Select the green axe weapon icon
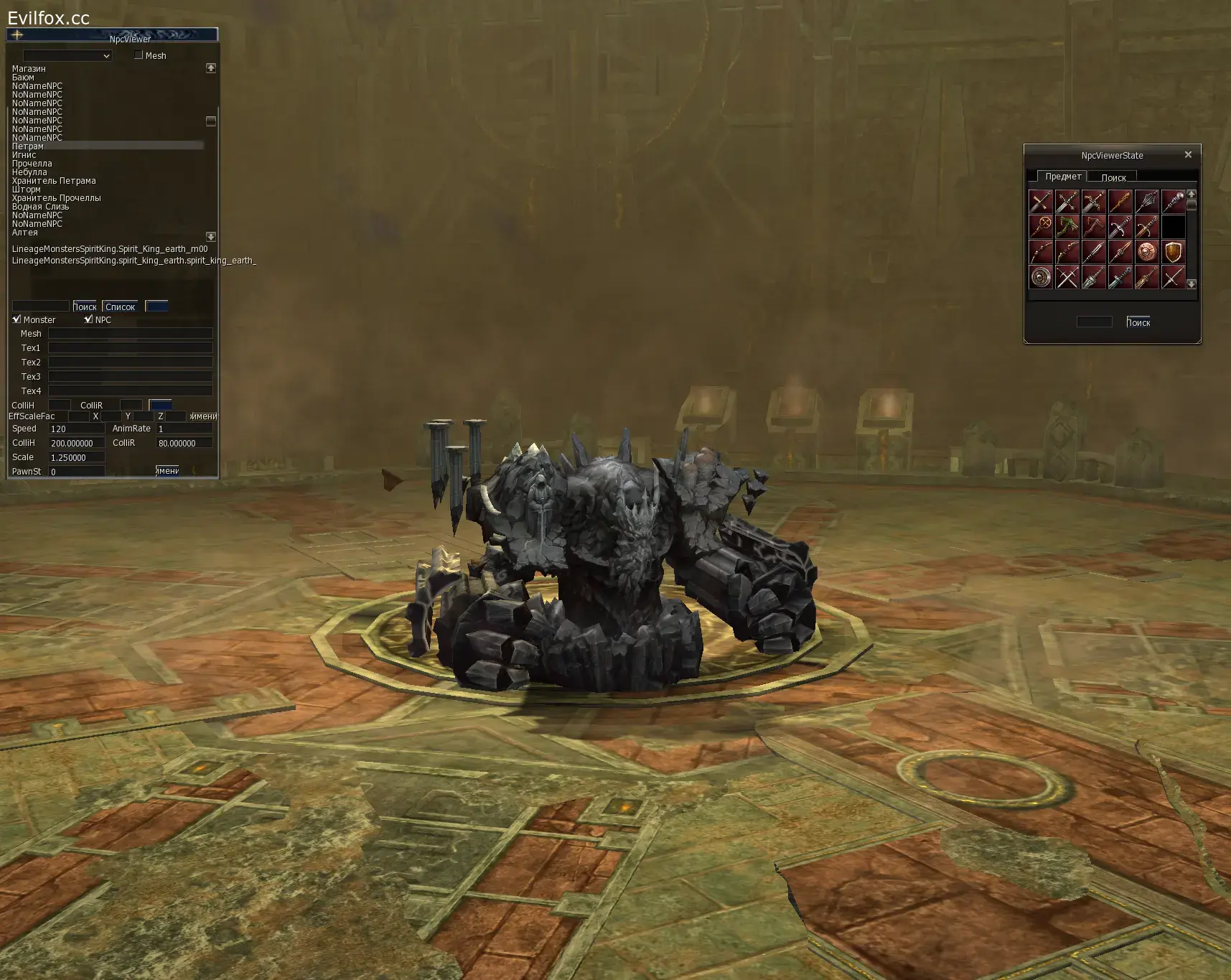The image size is (1231, 980). coord(1067,226)
